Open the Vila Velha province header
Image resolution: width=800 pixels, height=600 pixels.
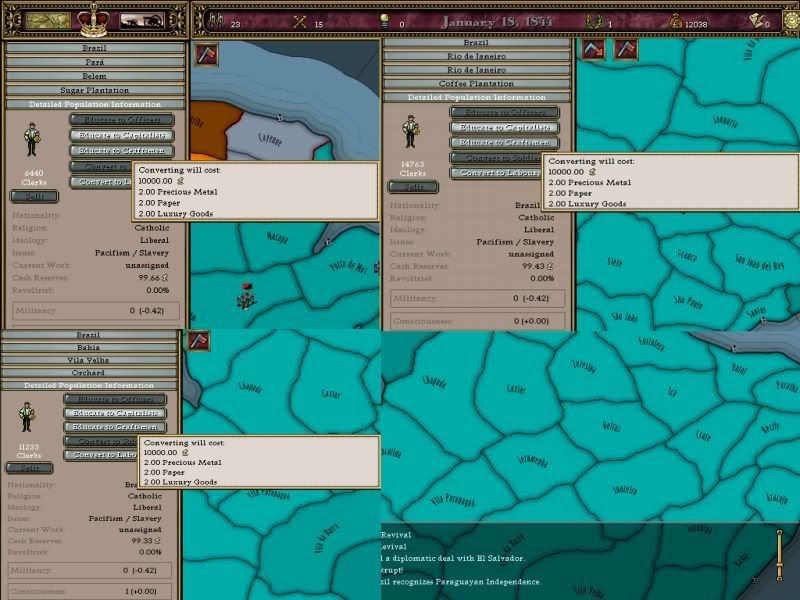click(x=91, y=360)
